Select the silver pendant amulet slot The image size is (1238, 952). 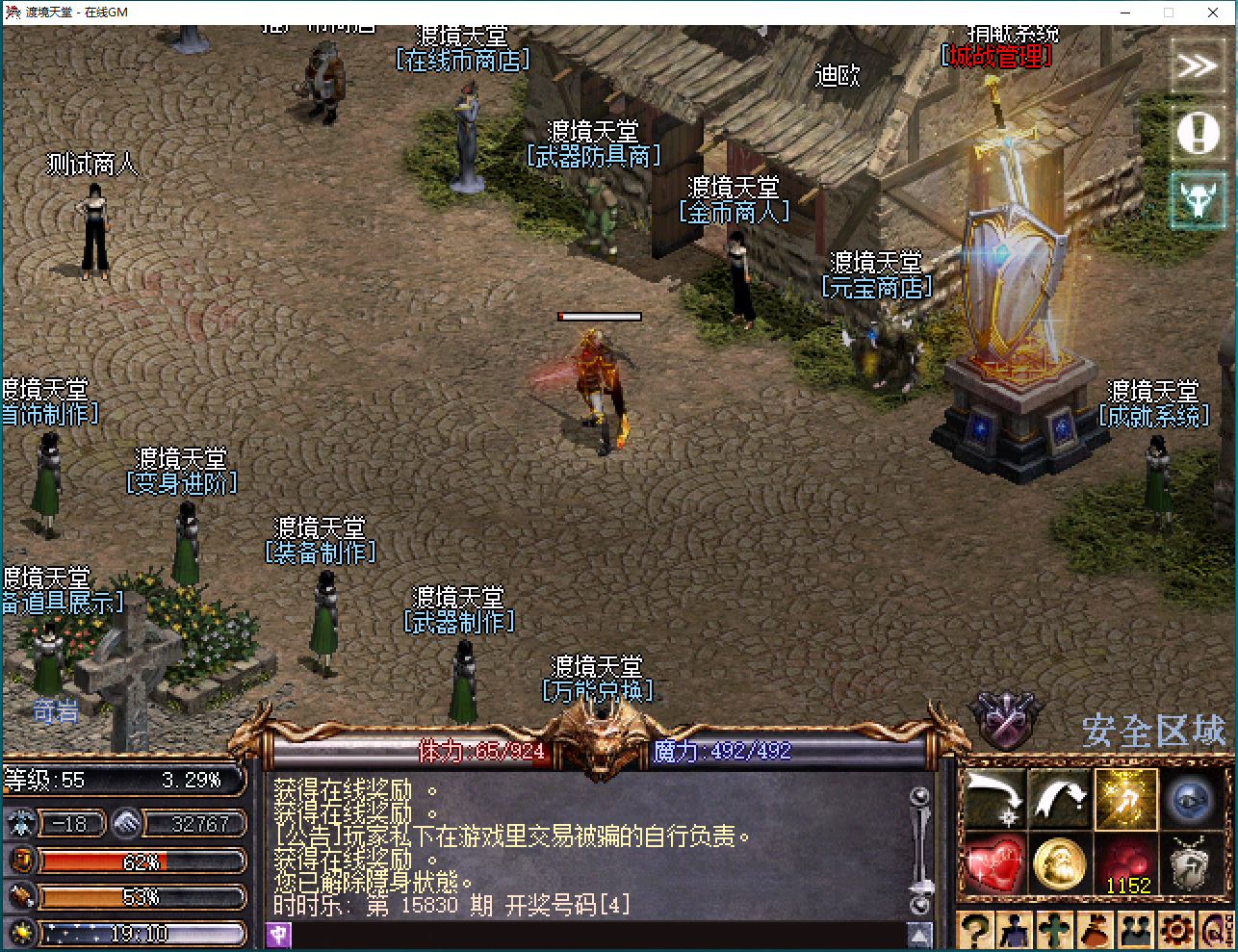pyautogui.click(x=1191, y=863)
